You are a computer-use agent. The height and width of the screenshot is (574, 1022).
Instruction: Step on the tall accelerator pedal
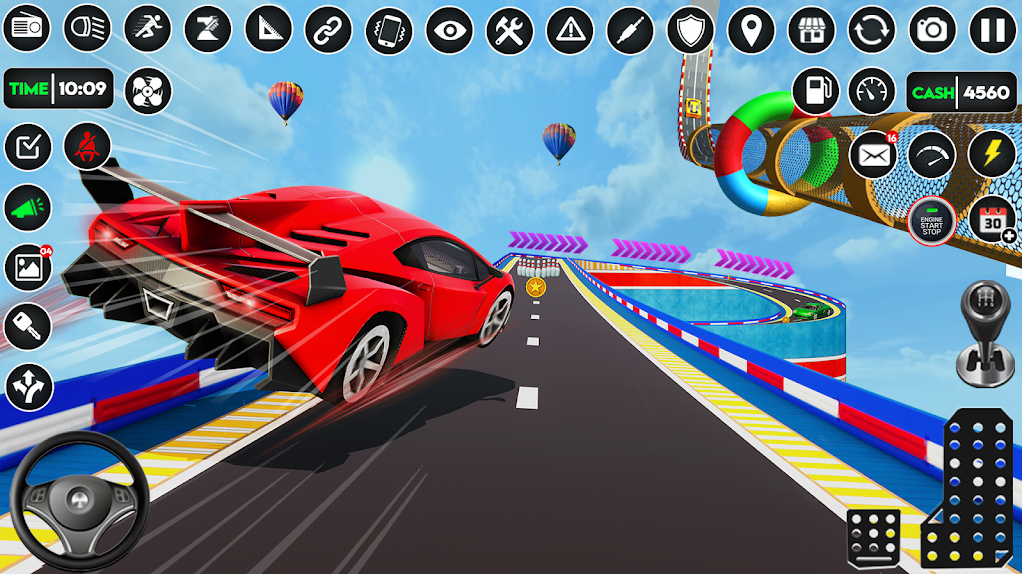(968, 487)
